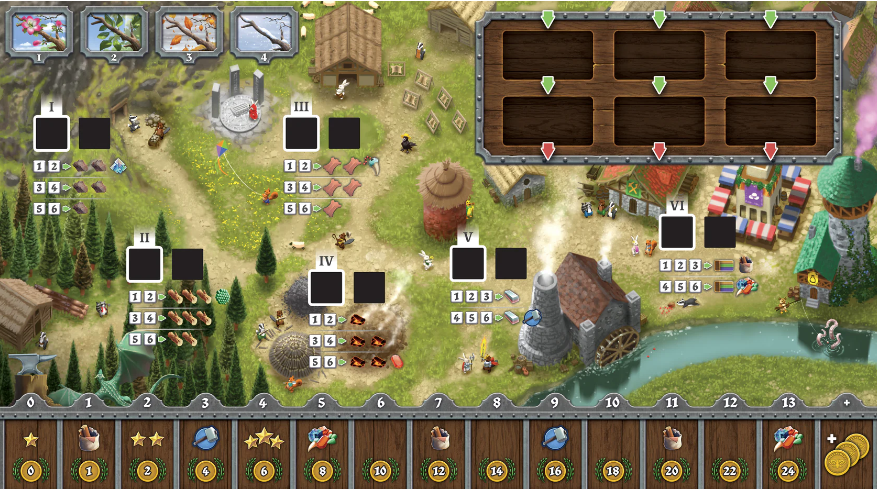
Task: Pick the autumn orange leaves season tile
Action: click(189, 30)
